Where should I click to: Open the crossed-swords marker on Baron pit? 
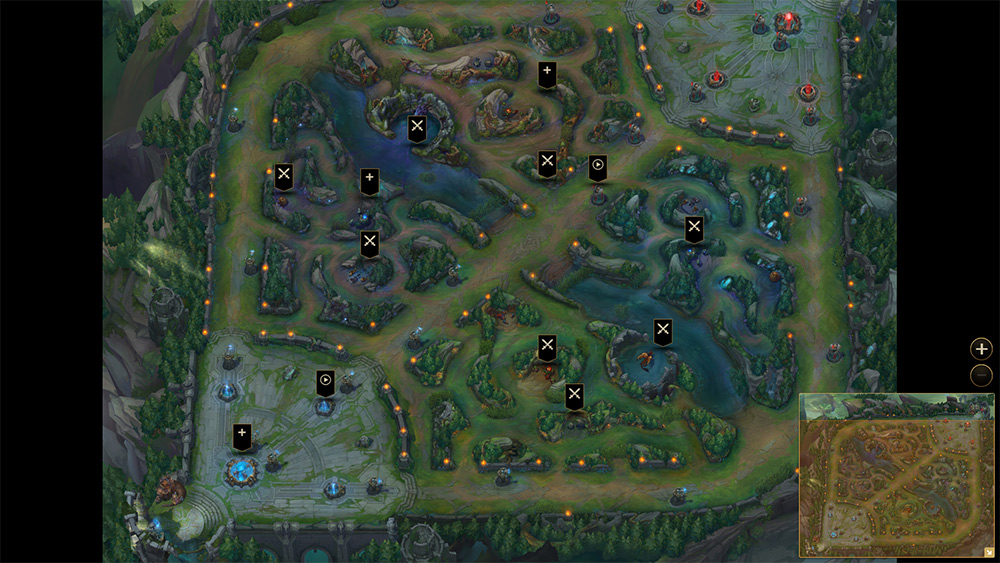point(417,127)
